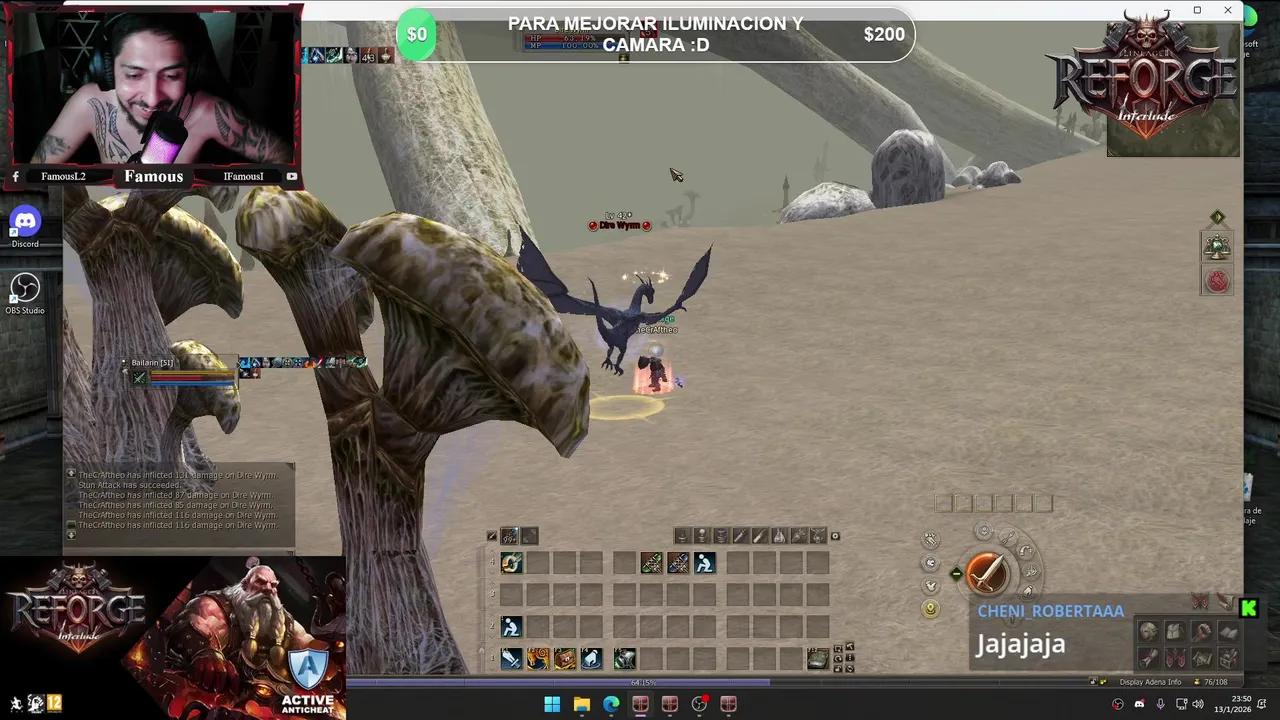Toggle the green minus indicator beside the radial menu
1280x720 pixels.
coord(956,573)
